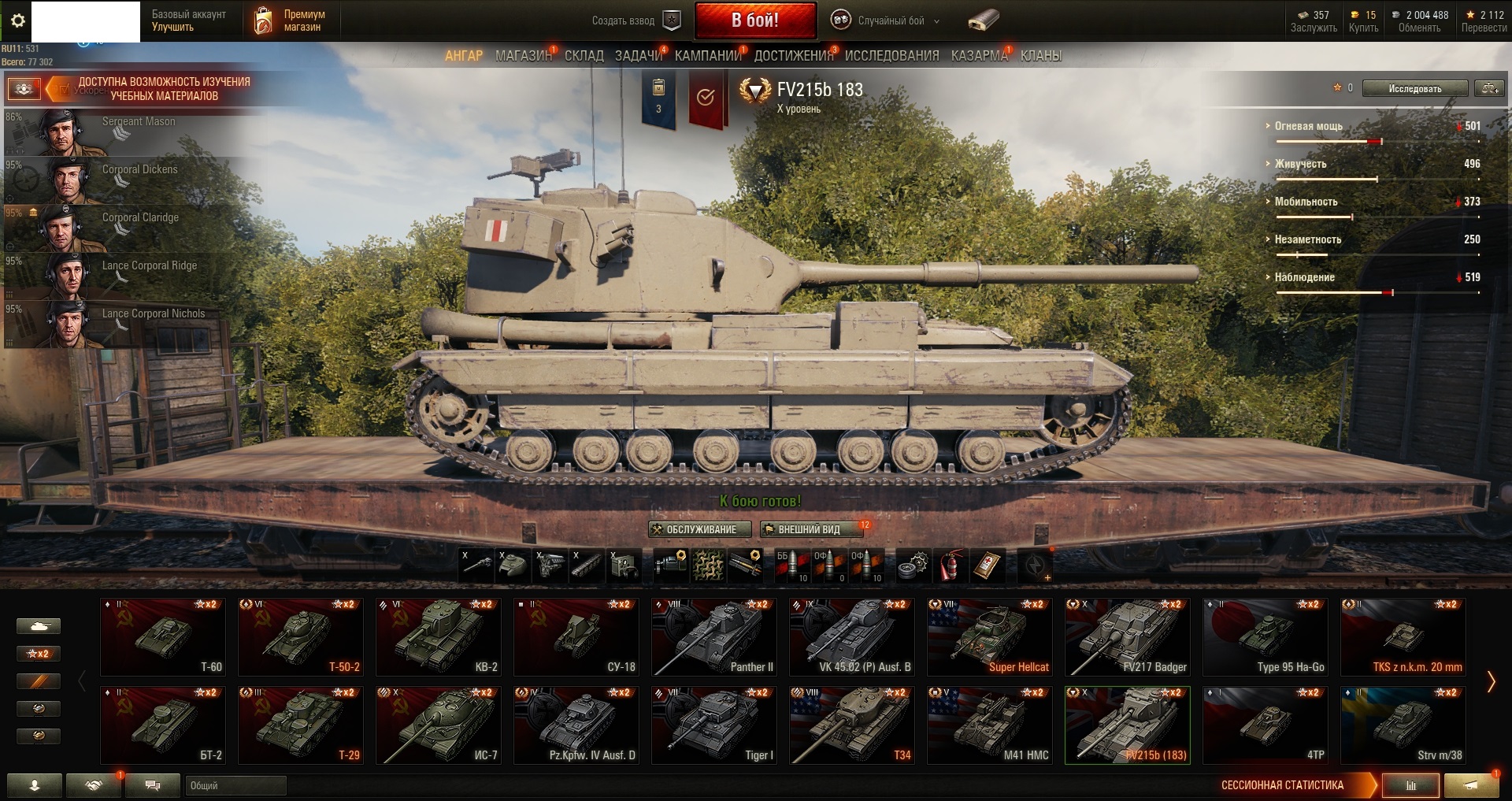This screenshot has width=1512, height=801.
Task: Advance the tank carousel with right arrow
Action: (1490, 681)
